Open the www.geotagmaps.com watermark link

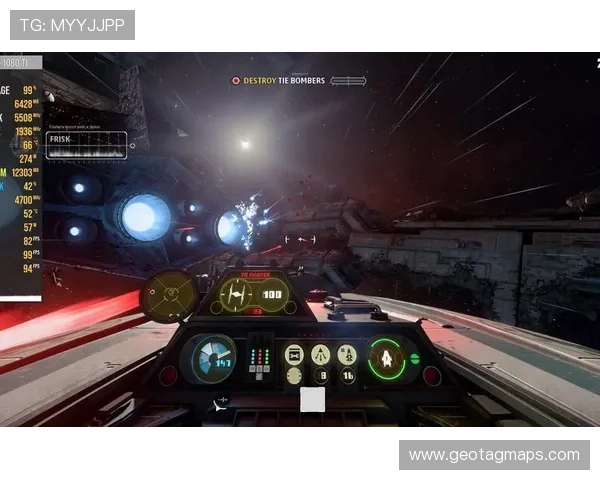pos(494,455)
